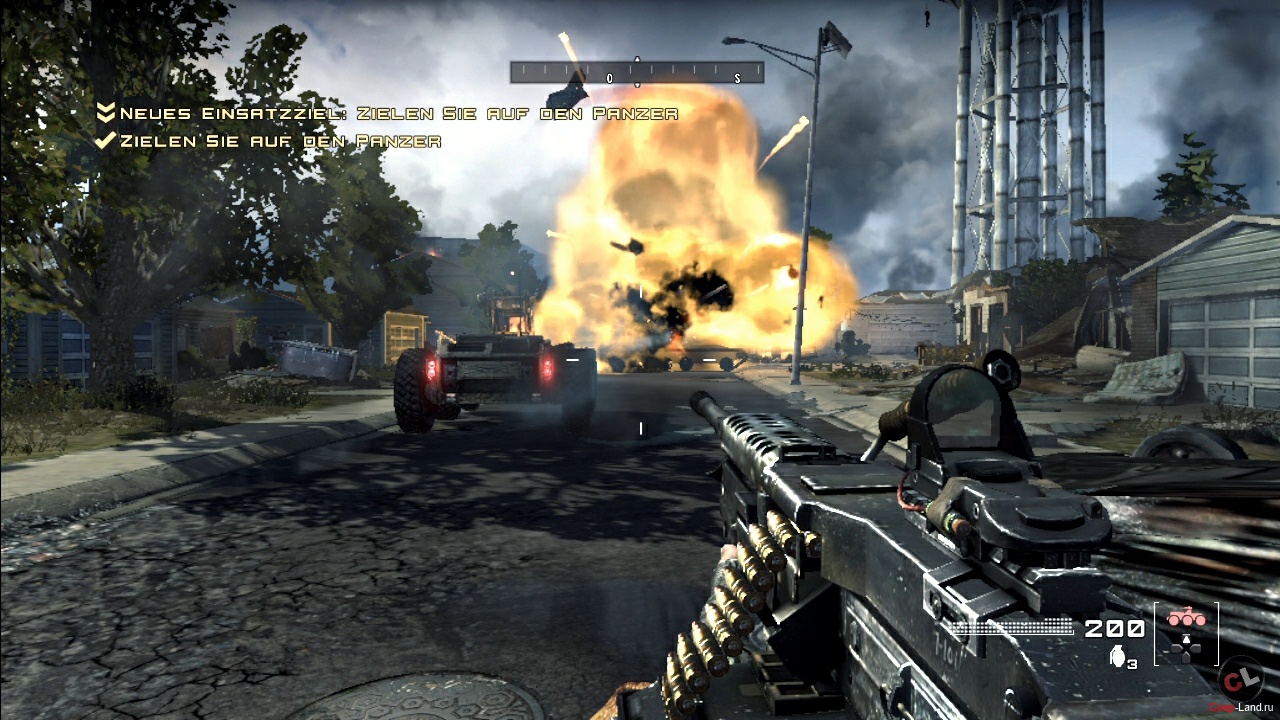The width and height of the screenshot is (1280, 720).
Task: Select the frag grenade icon
Action: 1117,656
